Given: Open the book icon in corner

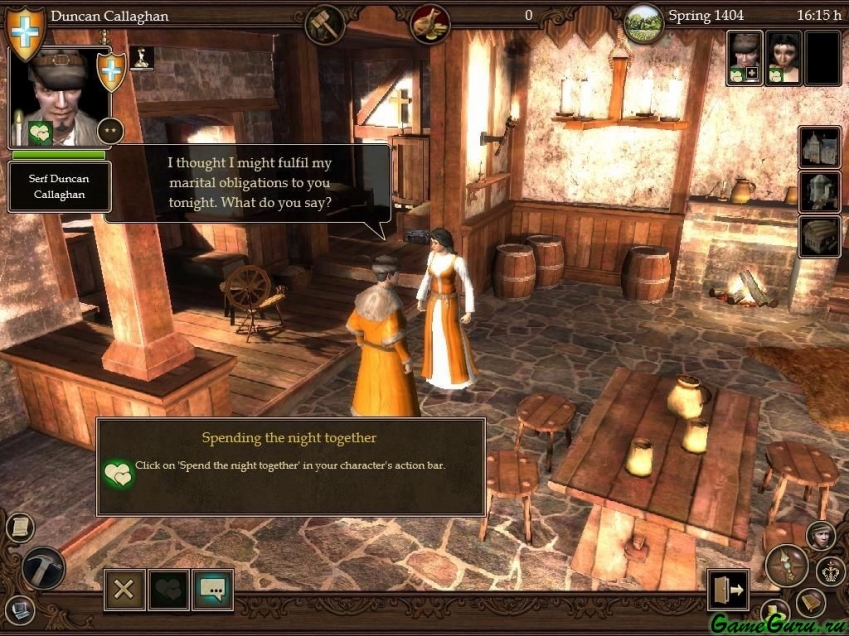Looking at the screenshot, I should click(x=810, y=601).
